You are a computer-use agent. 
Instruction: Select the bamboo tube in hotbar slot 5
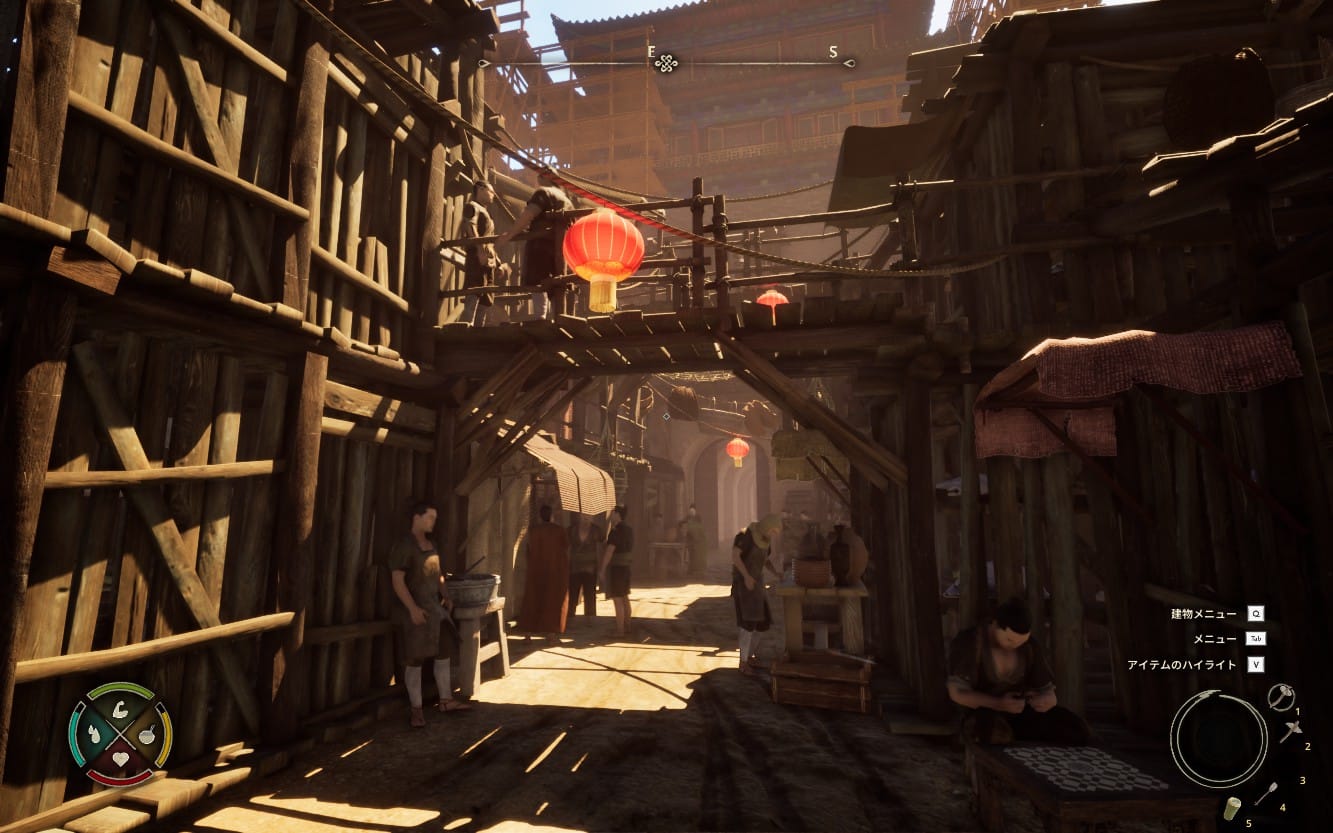coord(1232,808)
